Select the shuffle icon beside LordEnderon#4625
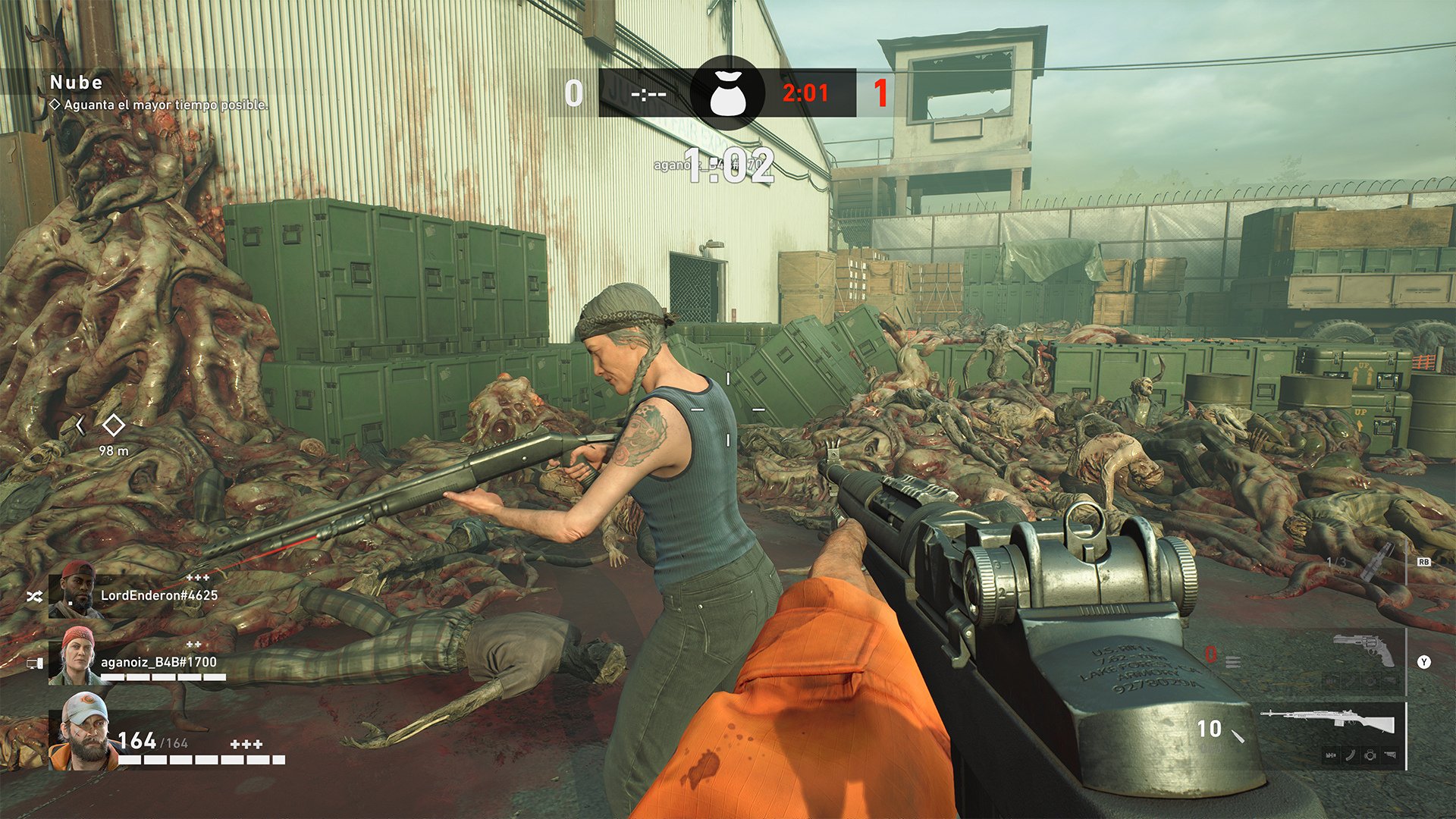Screen dimensions: 1456x819 [x=34, y=596]
